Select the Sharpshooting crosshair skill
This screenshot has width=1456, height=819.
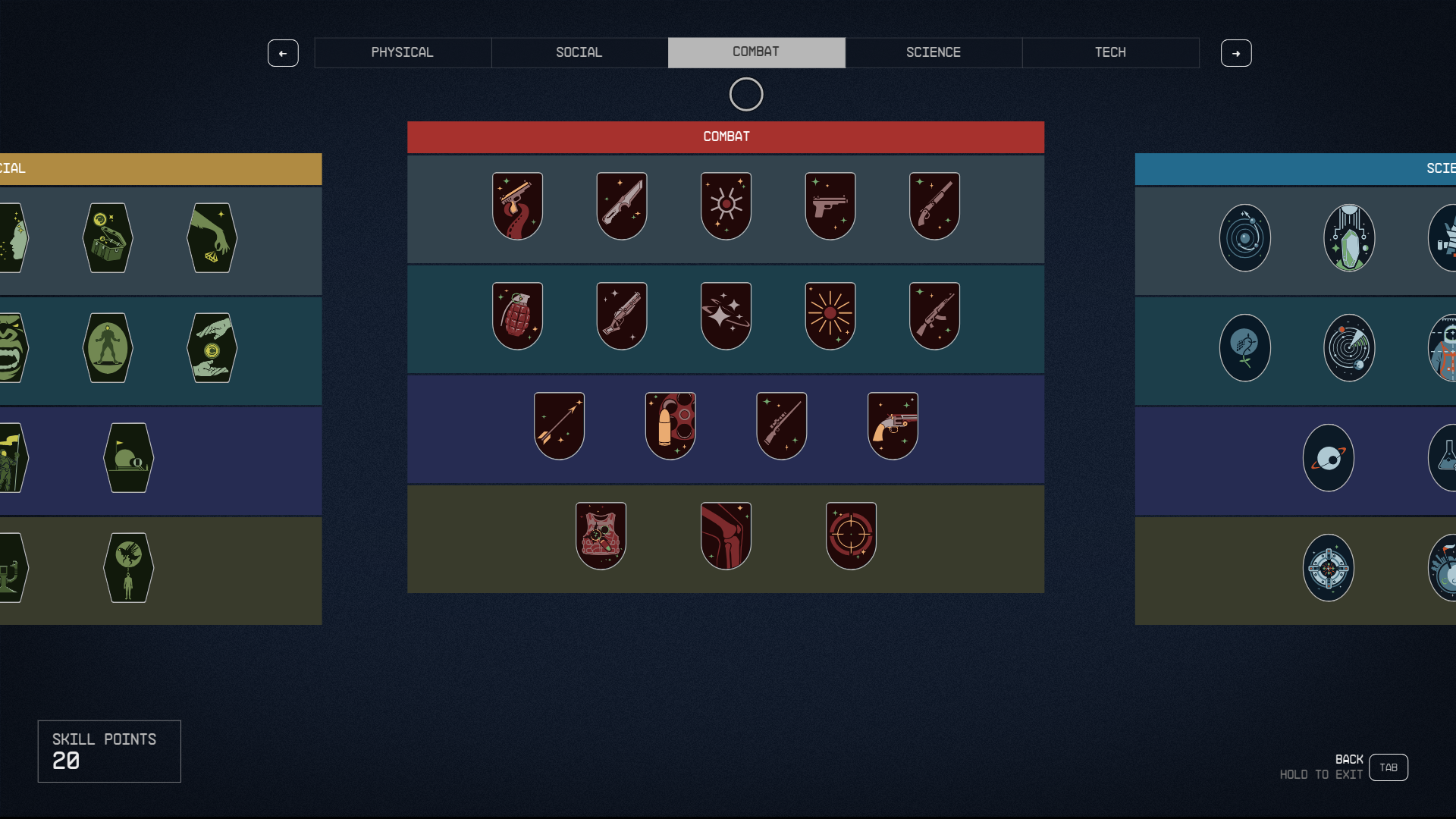click(851, 535)
